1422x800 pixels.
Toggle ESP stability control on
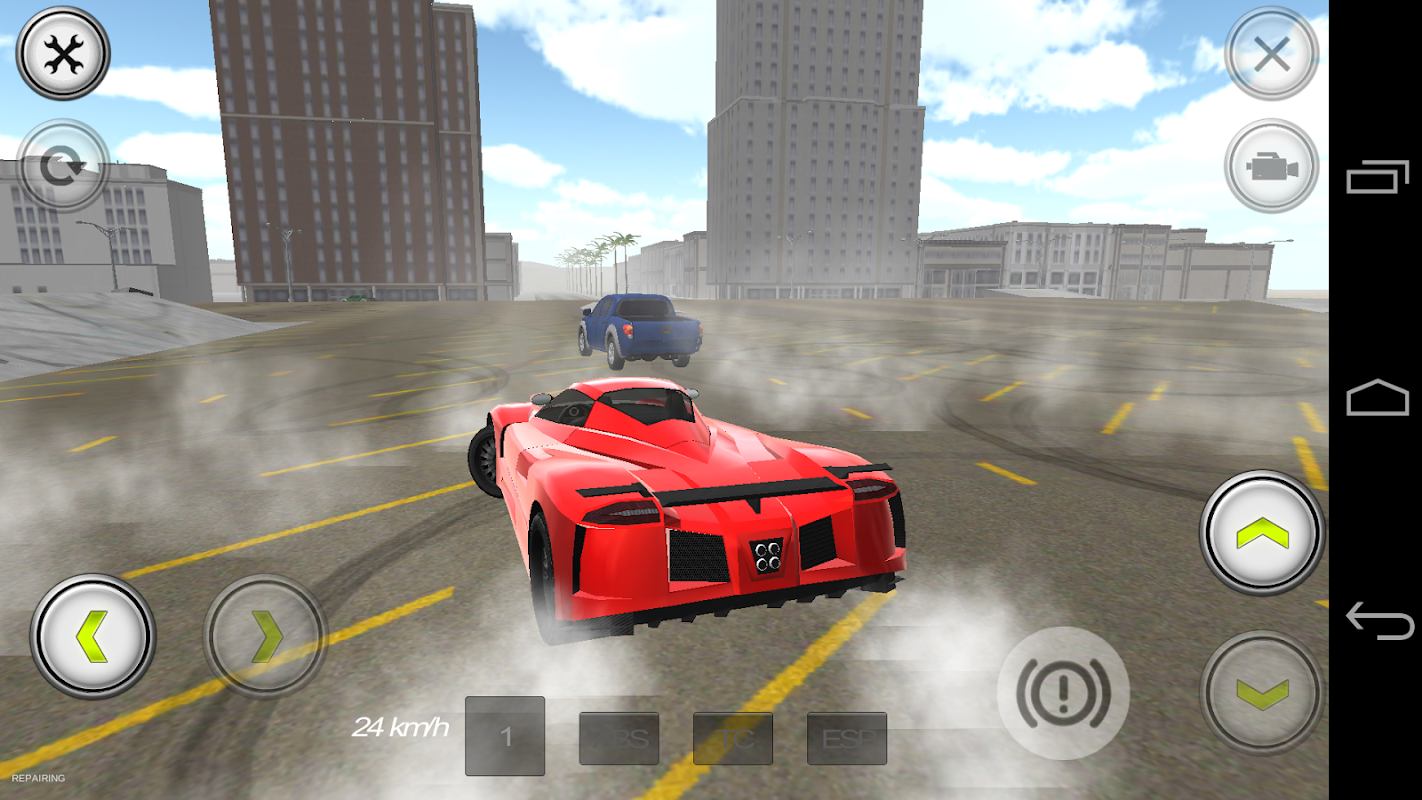tap(846, 738)
